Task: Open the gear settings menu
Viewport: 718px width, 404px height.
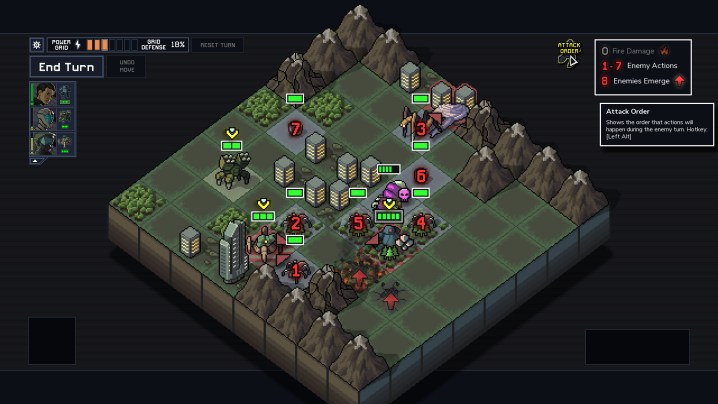Action: [x=37, y=45]
